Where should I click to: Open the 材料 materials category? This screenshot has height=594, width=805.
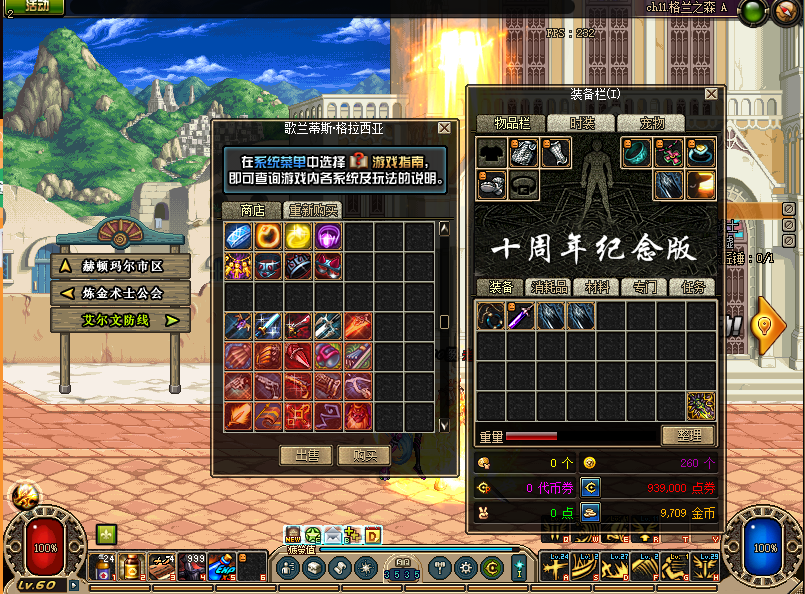click(597, 287)
